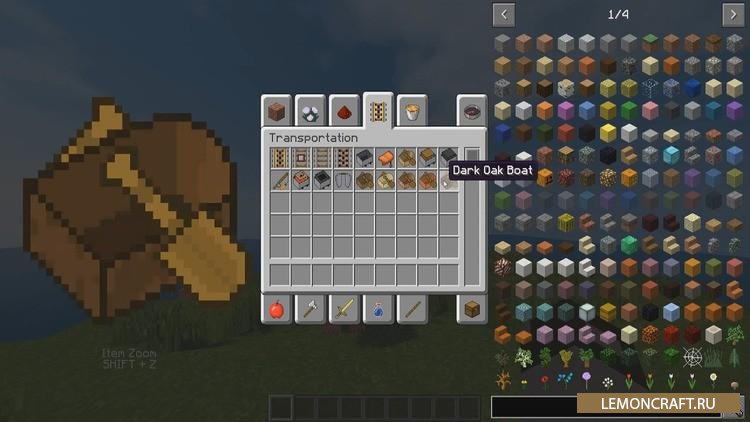Open the potion bottle Brewing tab
Screen dimensions: 750x422
point(378,309)
